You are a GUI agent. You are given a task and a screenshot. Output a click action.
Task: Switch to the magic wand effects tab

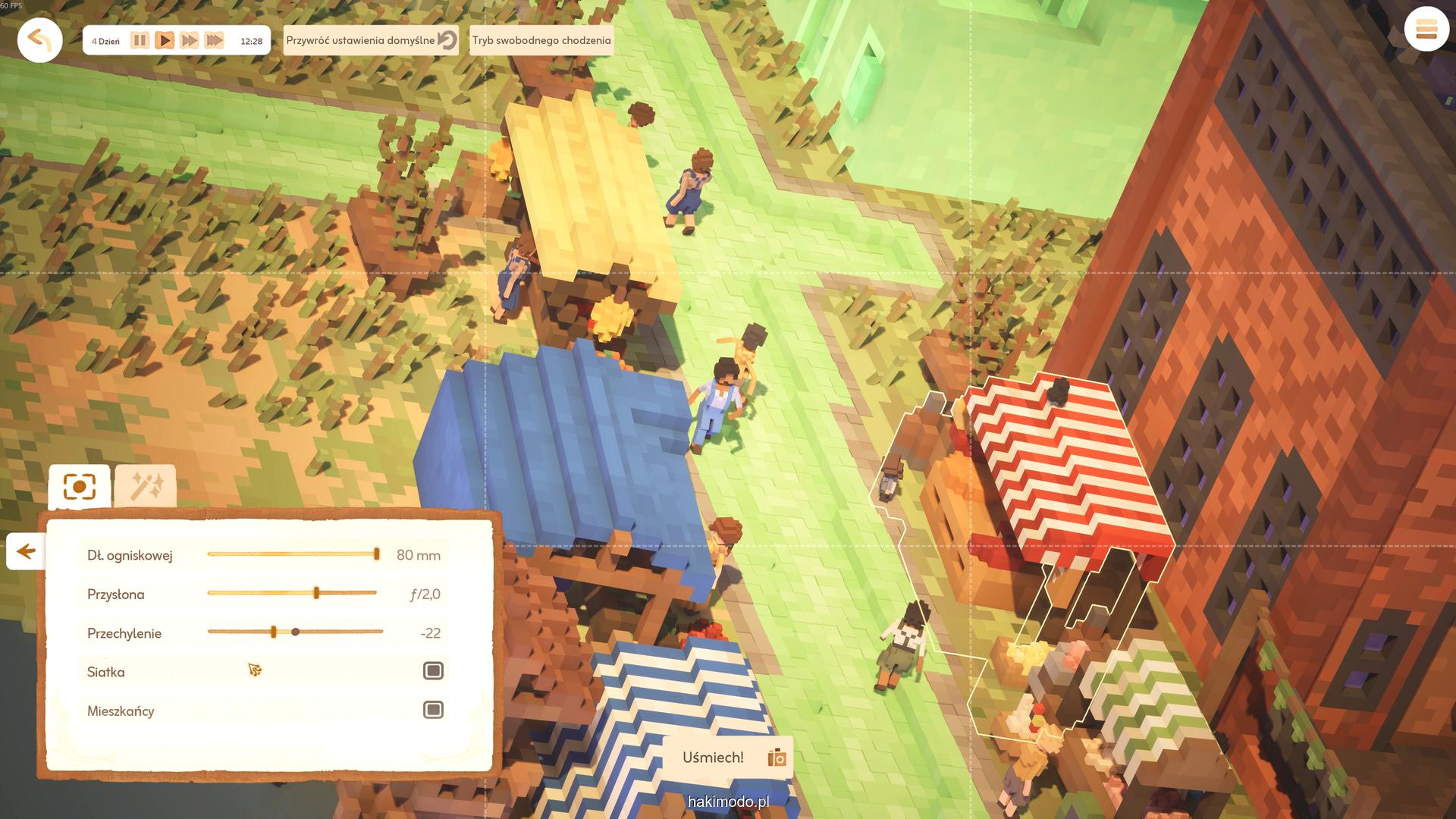146,487
